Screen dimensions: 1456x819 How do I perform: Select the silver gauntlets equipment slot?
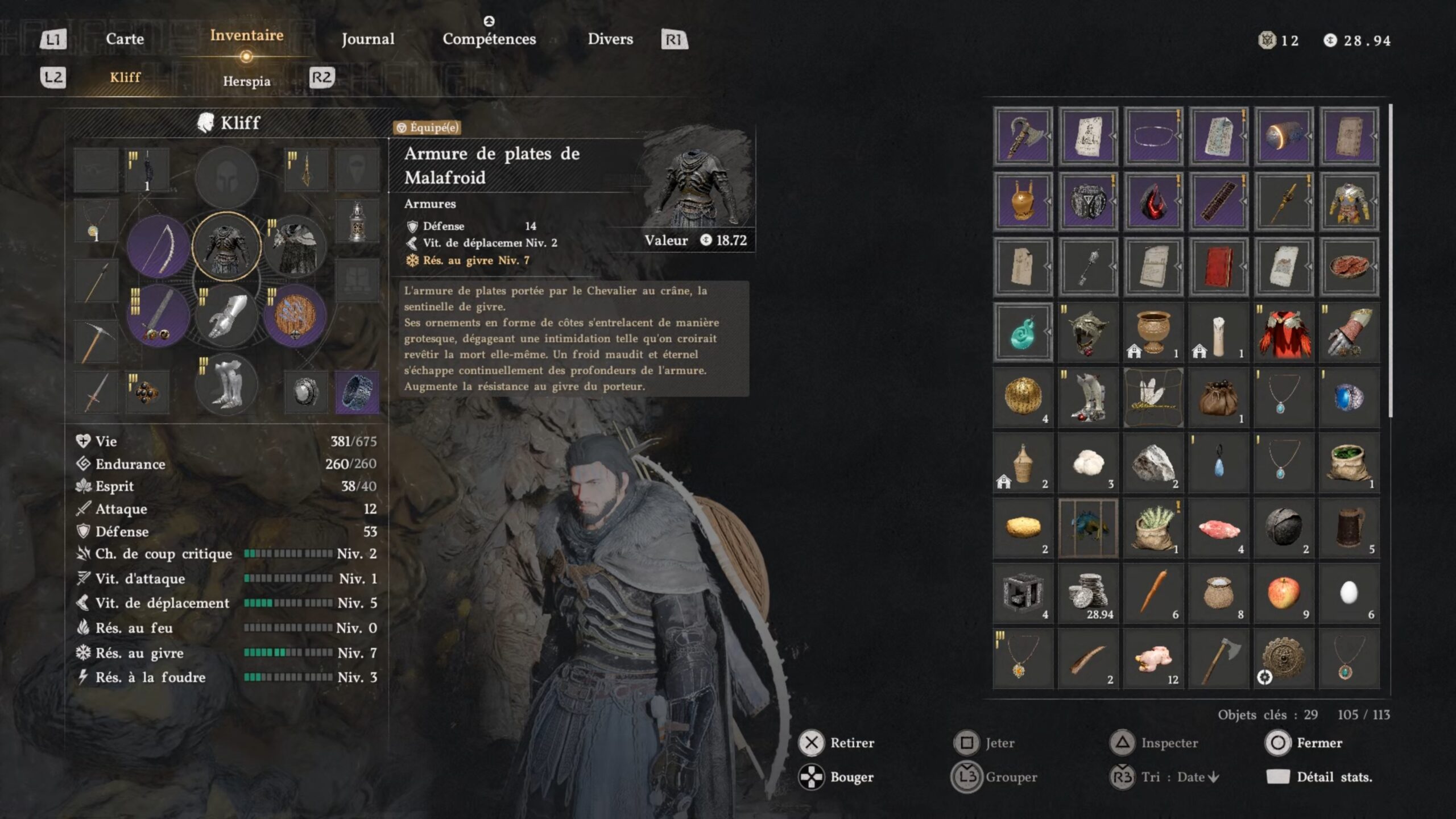coord(226,316)
